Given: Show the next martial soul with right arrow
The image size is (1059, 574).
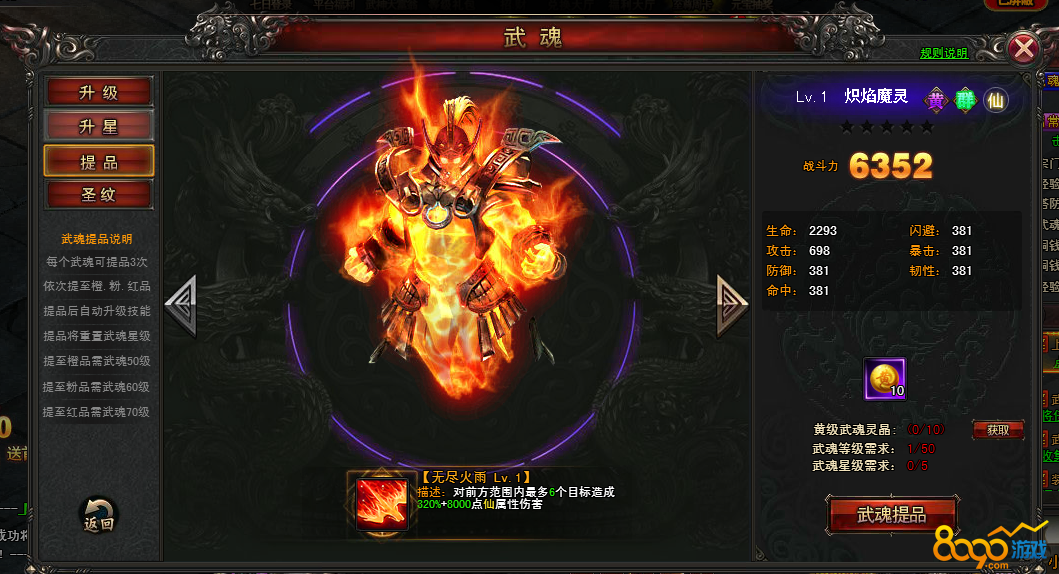Looking at the screenshot, I should pyautogui.click(x=732, y=304).
